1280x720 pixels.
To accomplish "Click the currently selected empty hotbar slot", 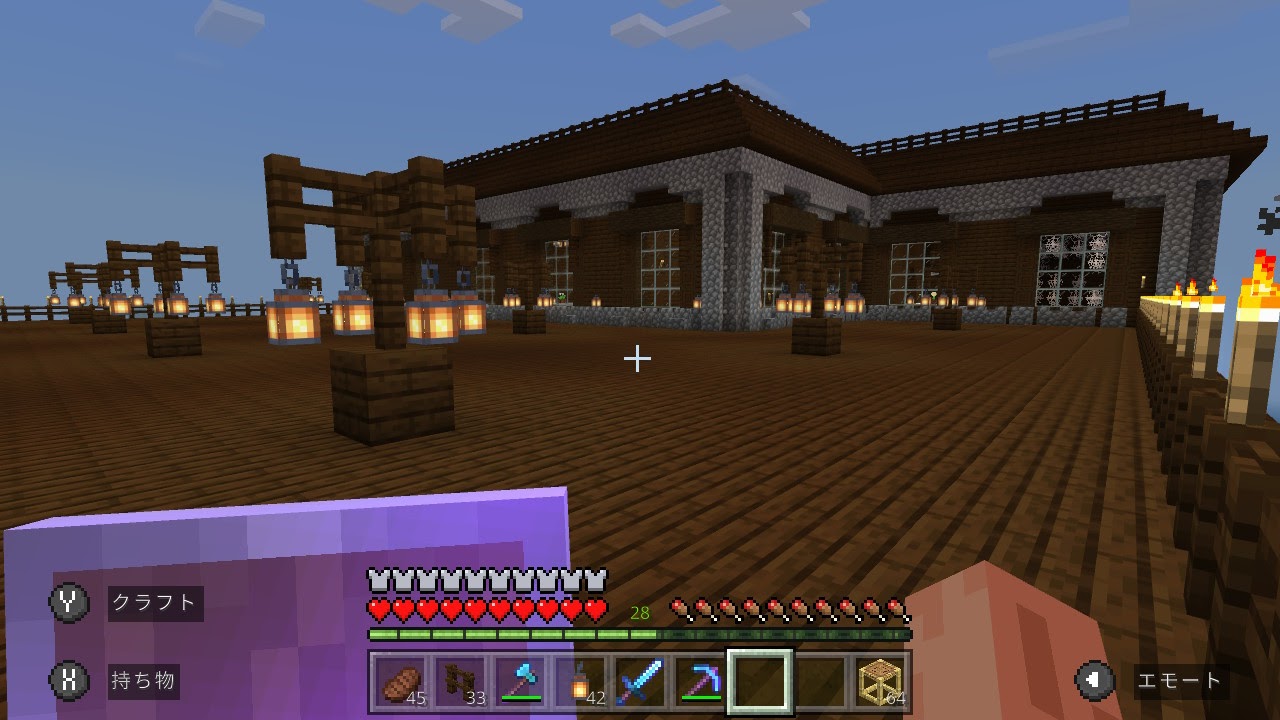I will [759, 683].
